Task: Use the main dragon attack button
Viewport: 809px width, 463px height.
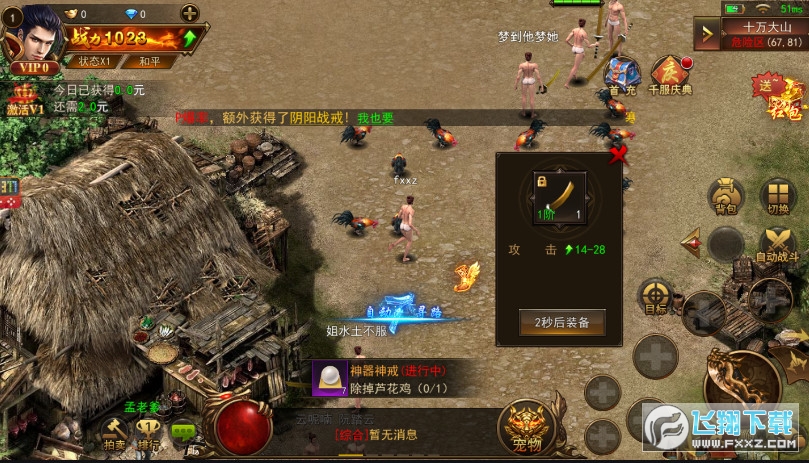Action: [x=745, y=380]
